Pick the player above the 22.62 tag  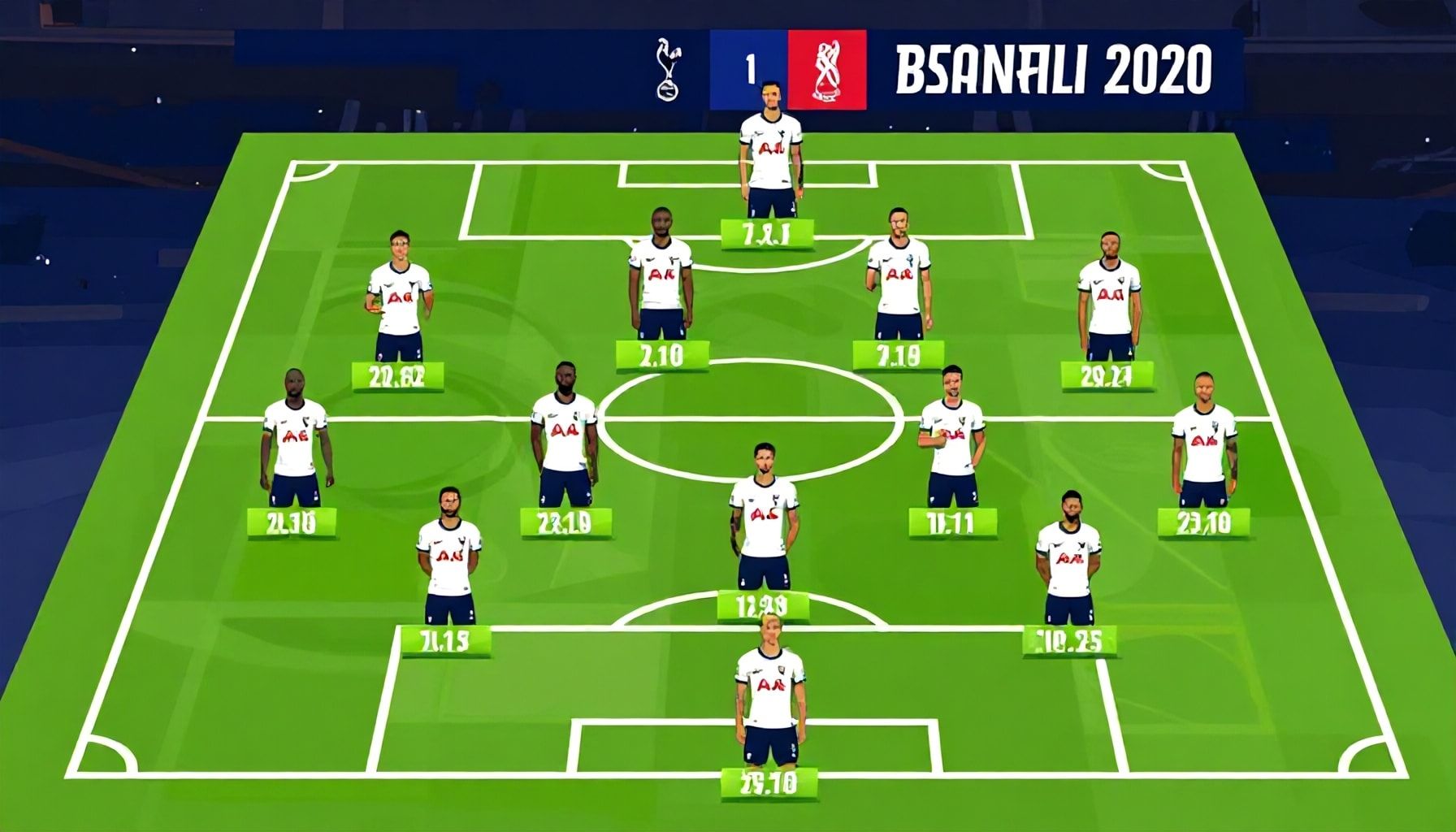click(399, 295)
